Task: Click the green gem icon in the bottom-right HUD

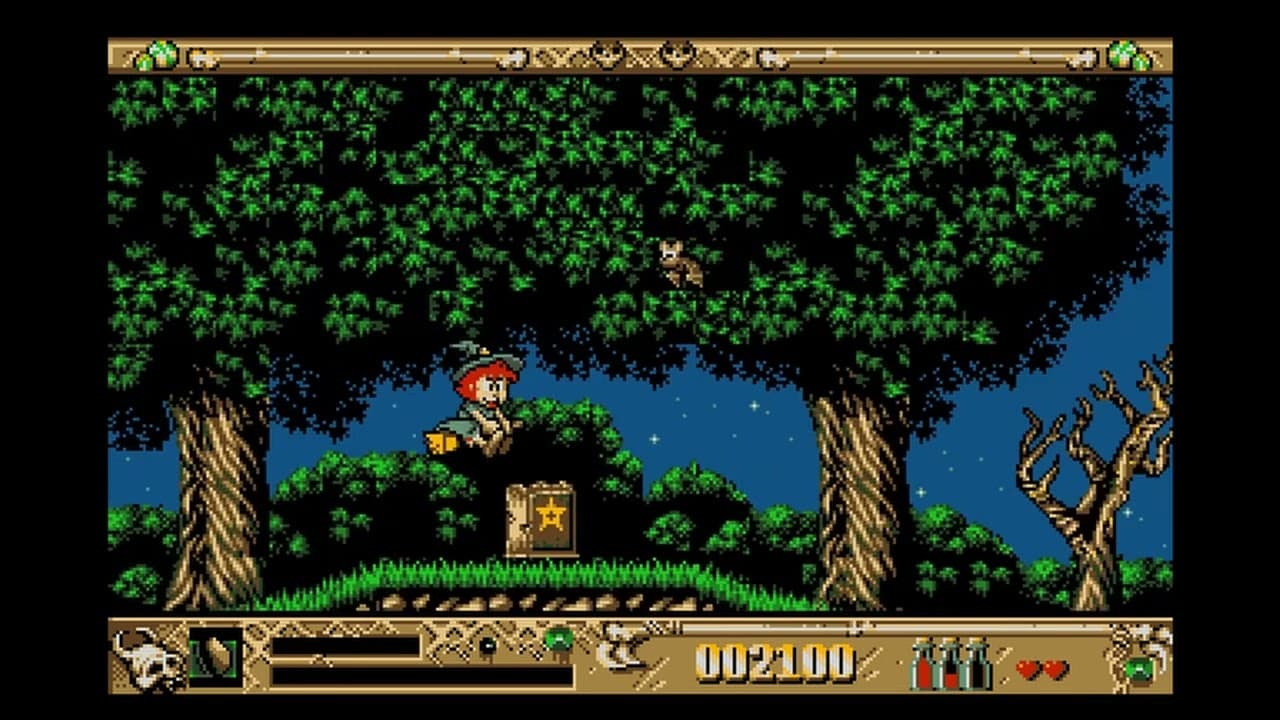Action: [1138, 669]
